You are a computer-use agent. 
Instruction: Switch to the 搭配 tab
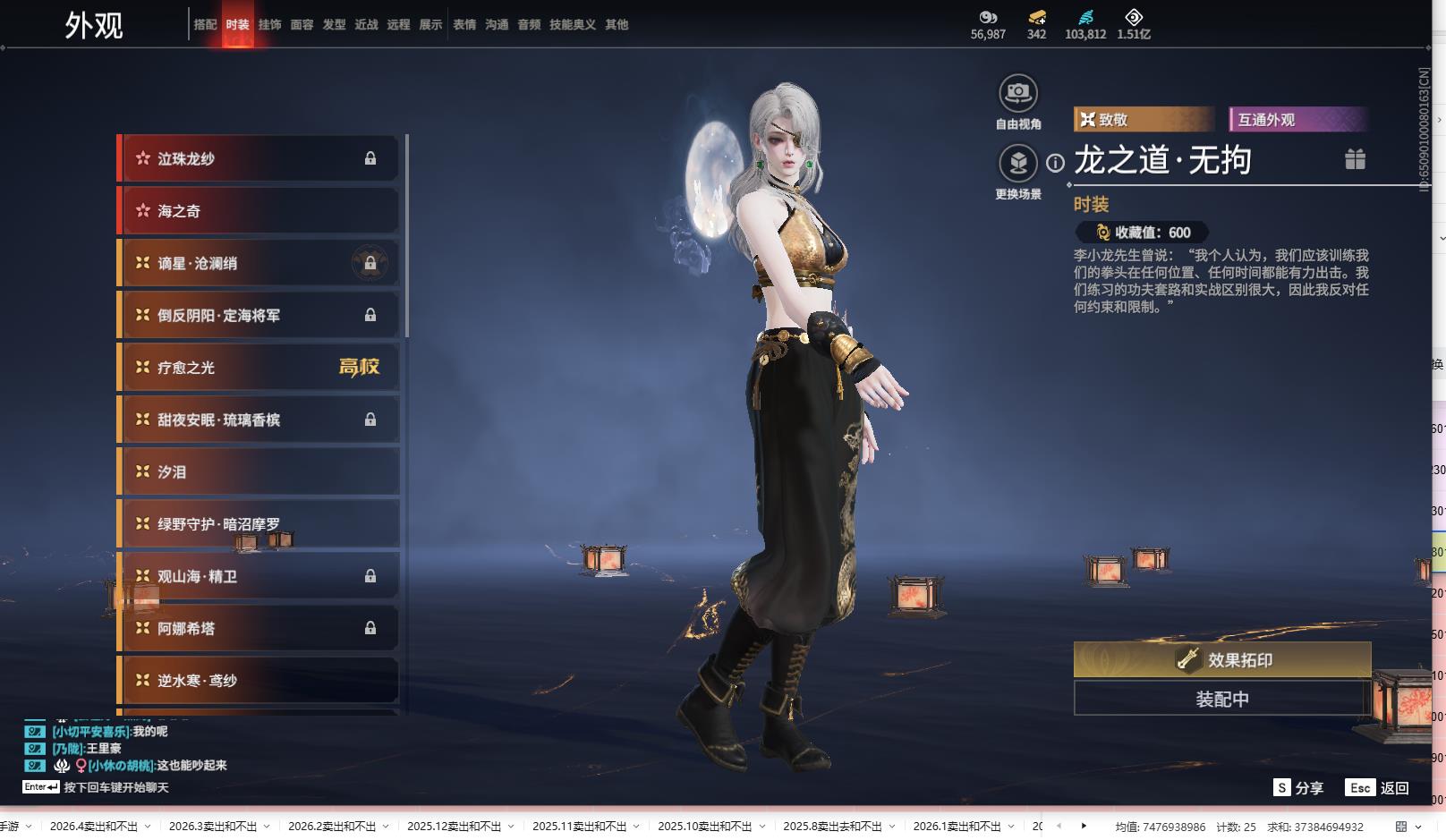pos(205,25)
